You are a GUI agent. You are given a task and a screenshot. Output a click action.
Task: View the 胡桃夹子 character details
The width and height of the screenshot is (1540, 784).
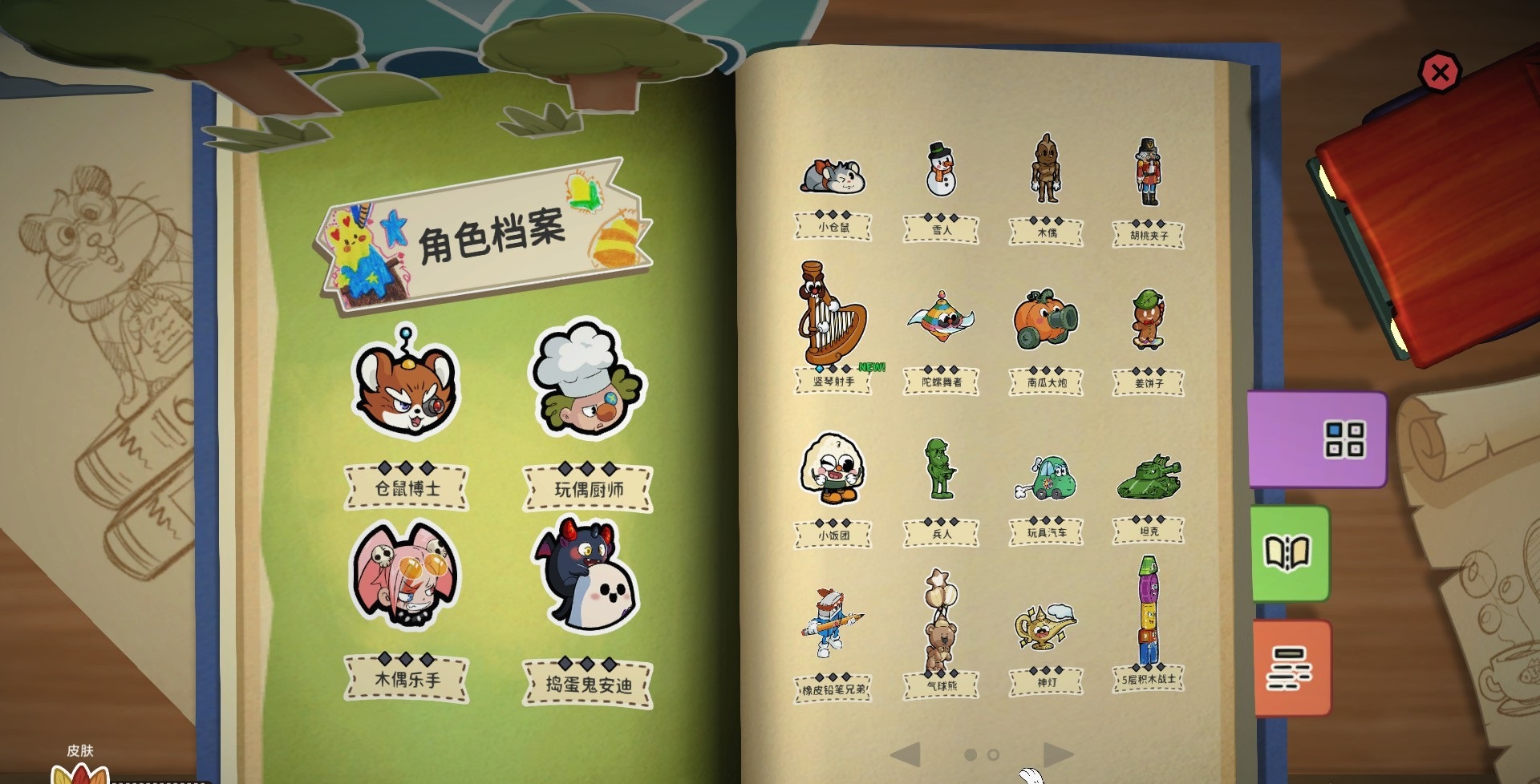tap(1147, 170)
